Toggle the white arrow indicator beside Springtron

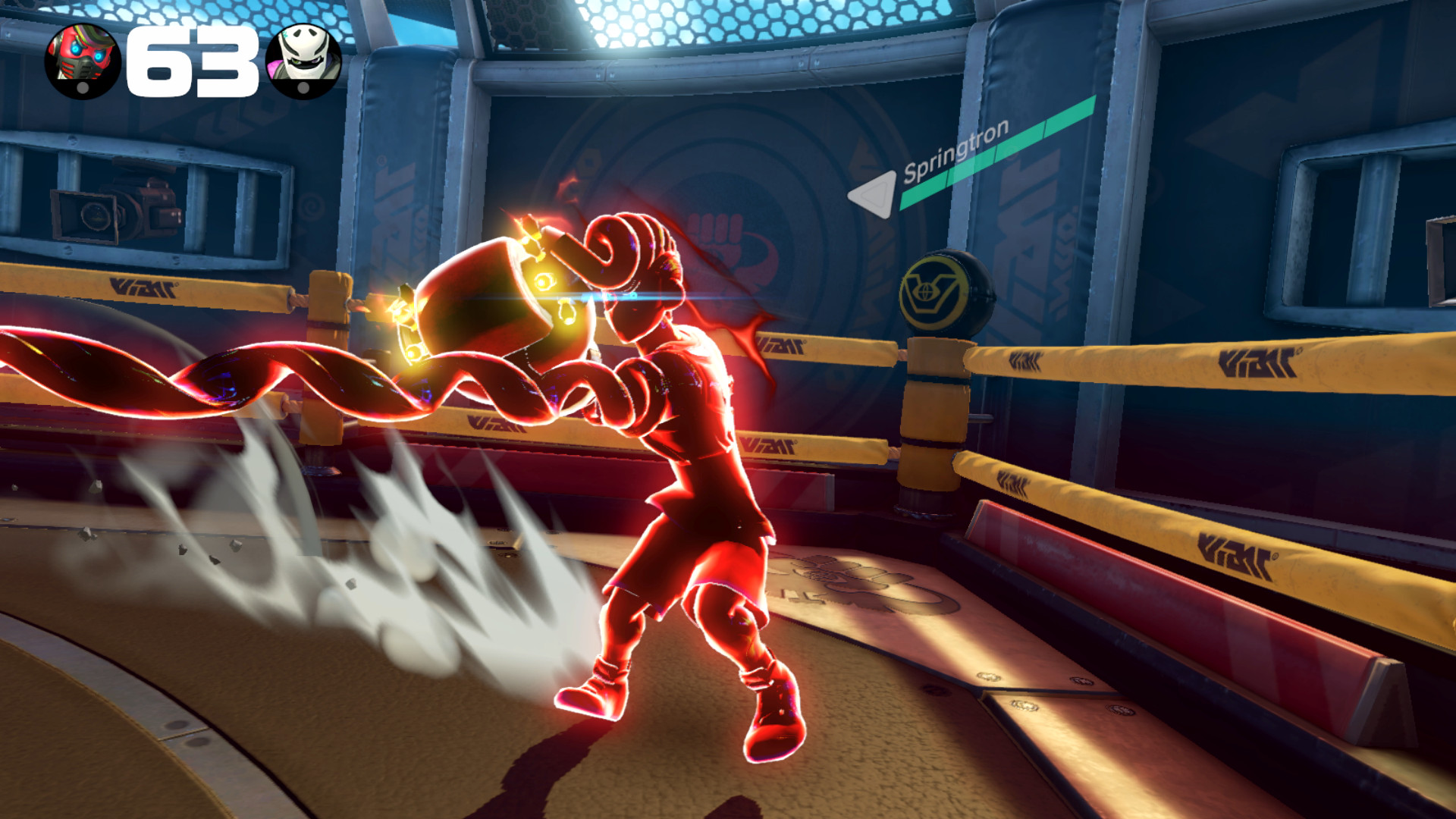tap(876, 192)
